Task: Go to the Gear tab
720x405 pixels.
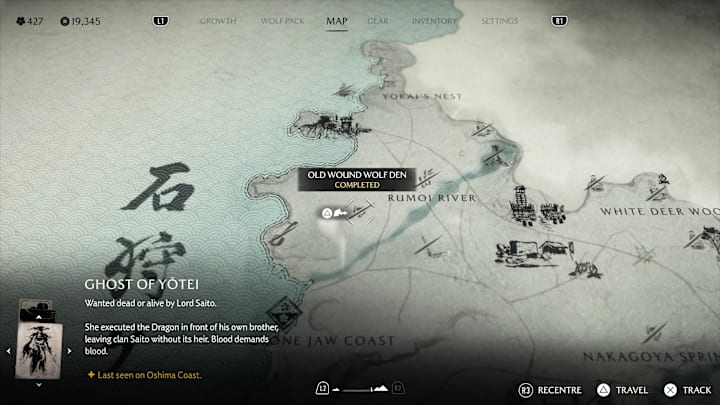Action: point(378,20)
